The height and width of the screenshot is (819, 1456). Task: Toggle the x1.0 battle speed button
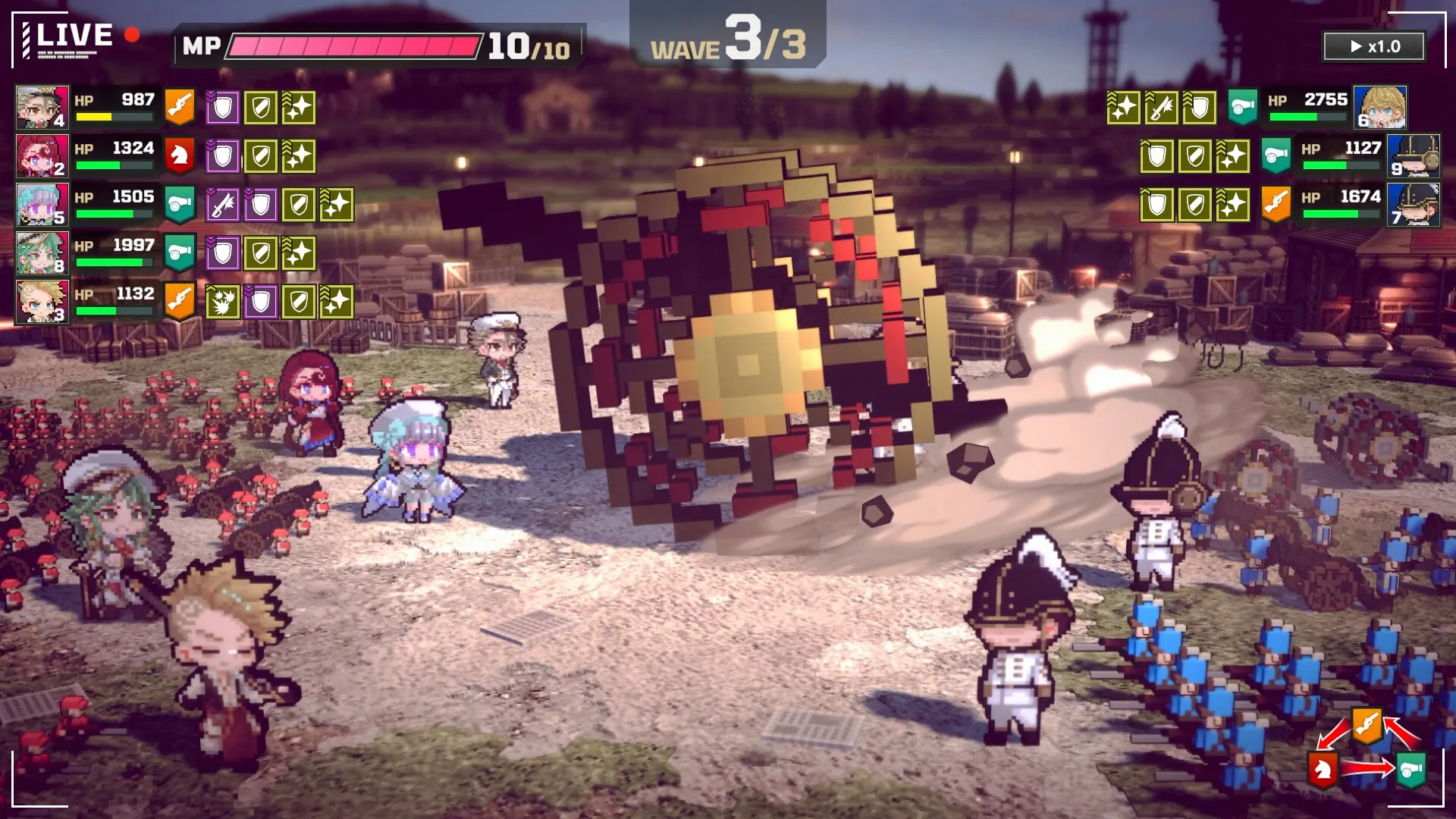click(x=1374, y=46)
